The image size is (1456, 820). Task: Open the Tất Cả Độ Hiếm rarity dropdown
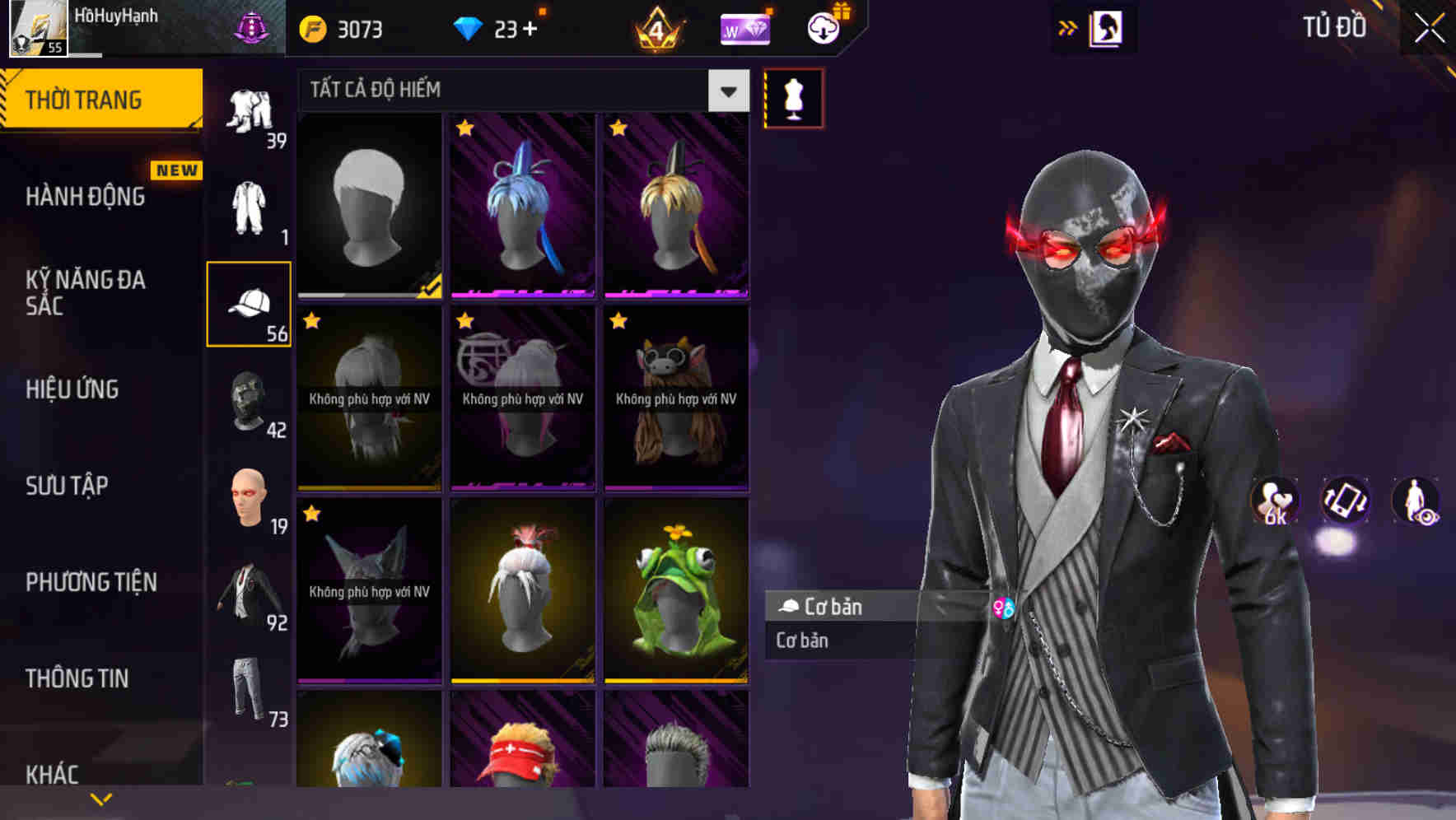pos(519,91)
